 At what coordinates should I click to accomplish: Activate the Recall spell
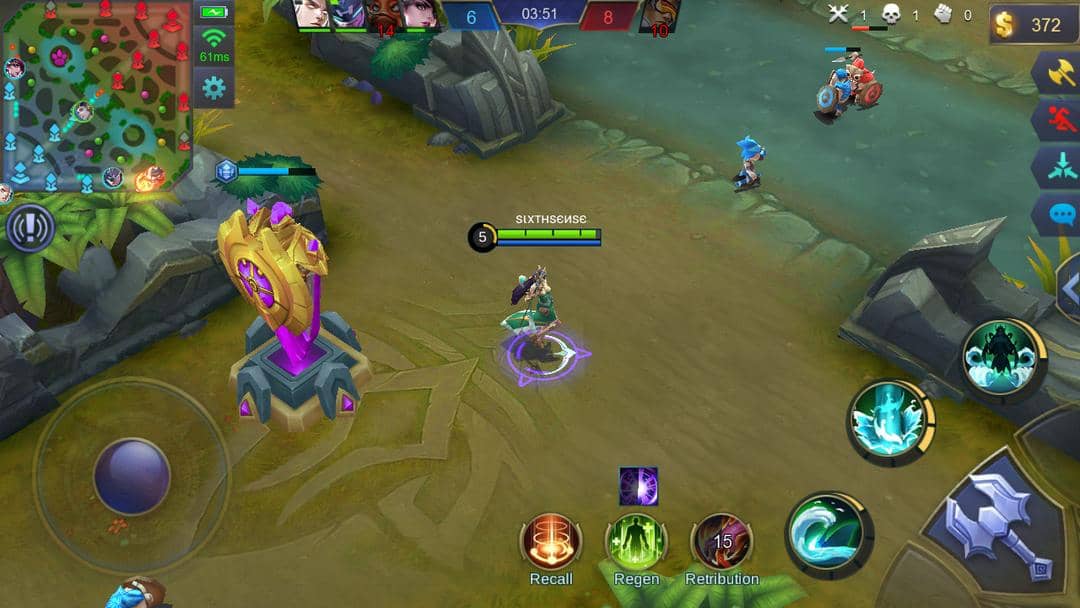coord(551,543)
